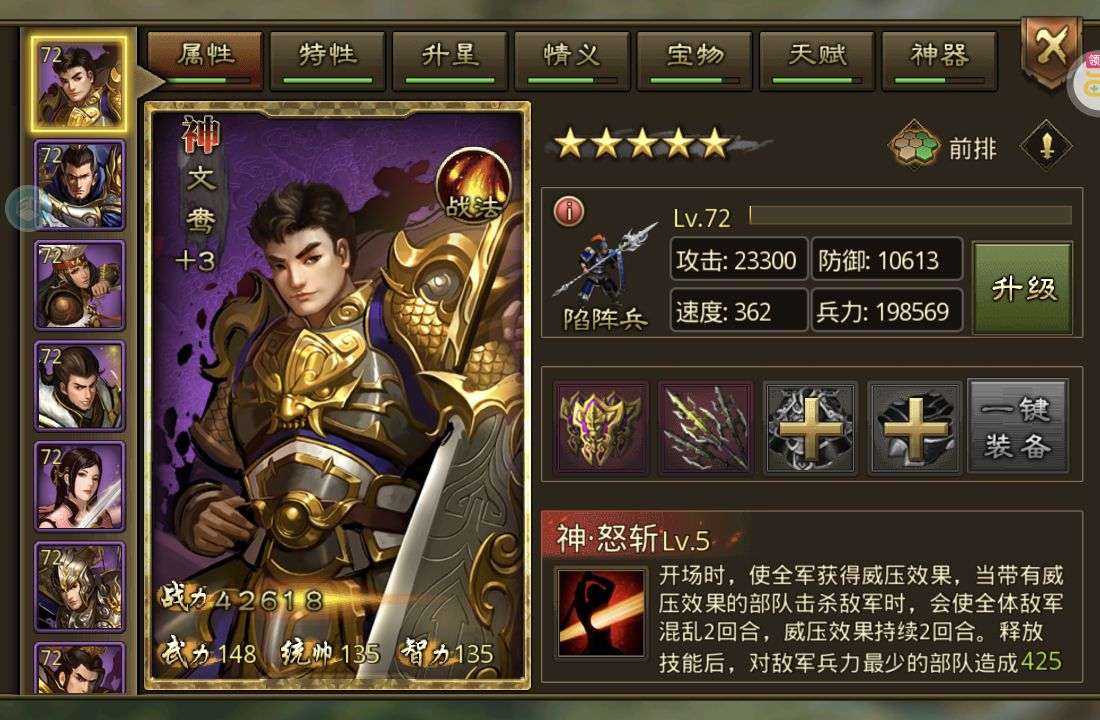Open the 前排 formation position icon
The height and width of the screenshot is (720, 1100).
click(x=915, y=148)
